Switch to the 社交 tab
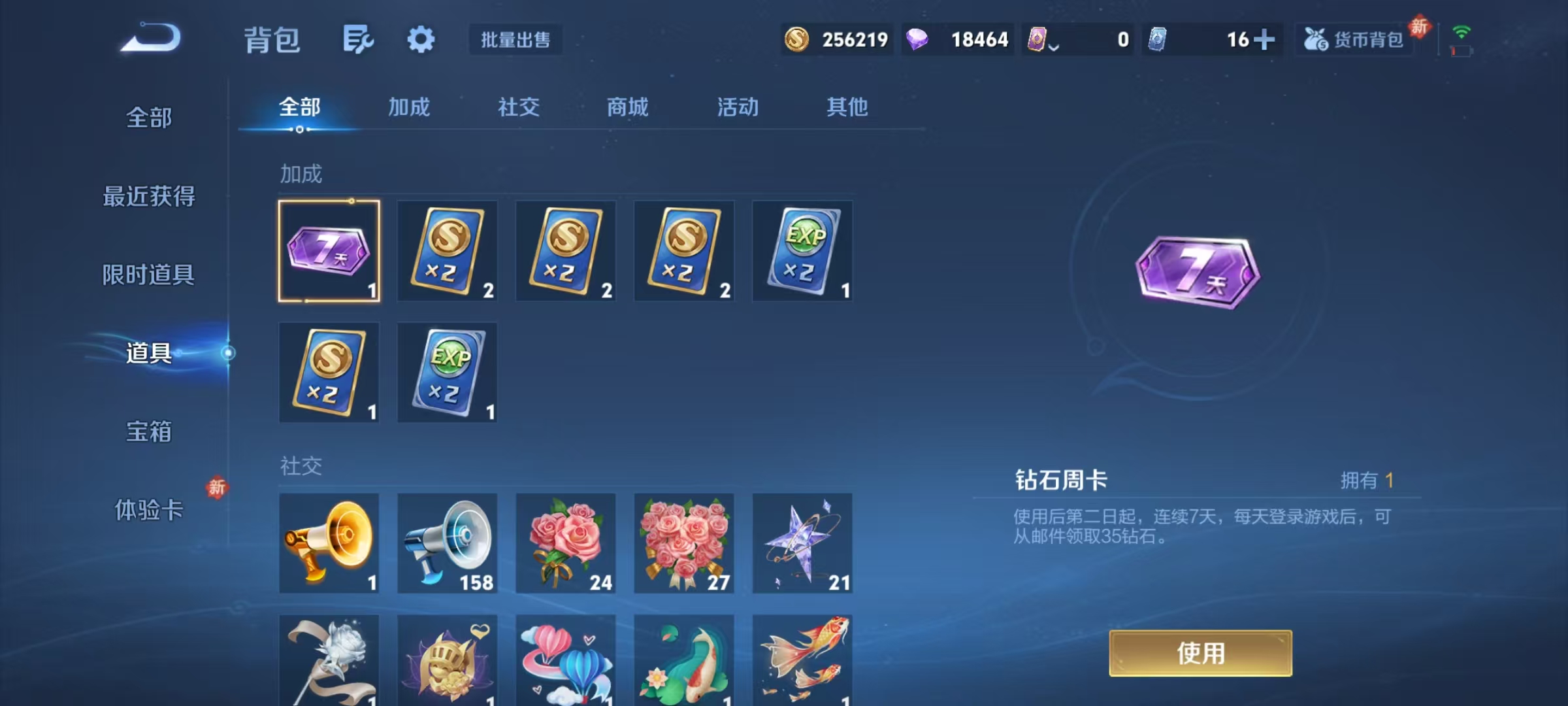This screenshot has height=706, width=1568. point(519,107)
